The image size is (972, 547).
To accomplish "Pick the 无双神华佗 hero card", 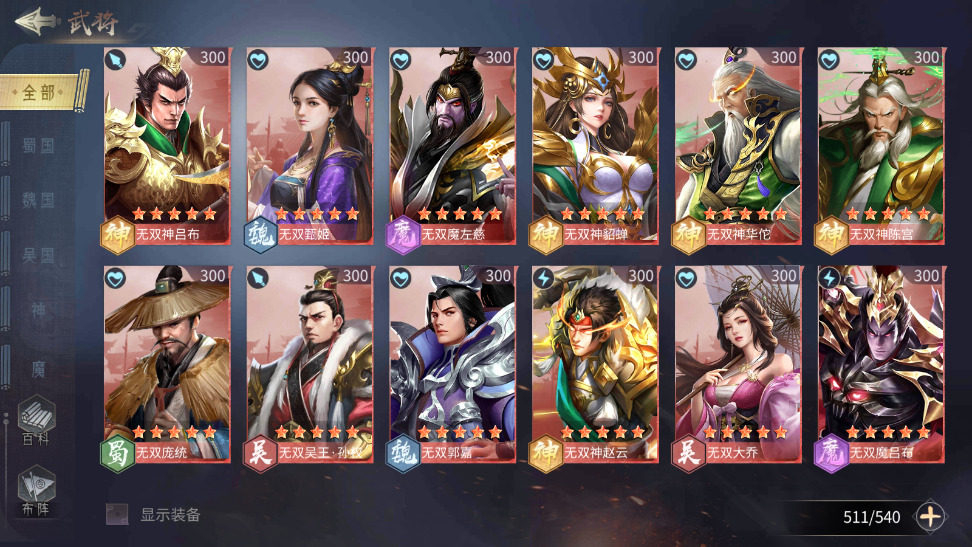I will pos(738,145).
